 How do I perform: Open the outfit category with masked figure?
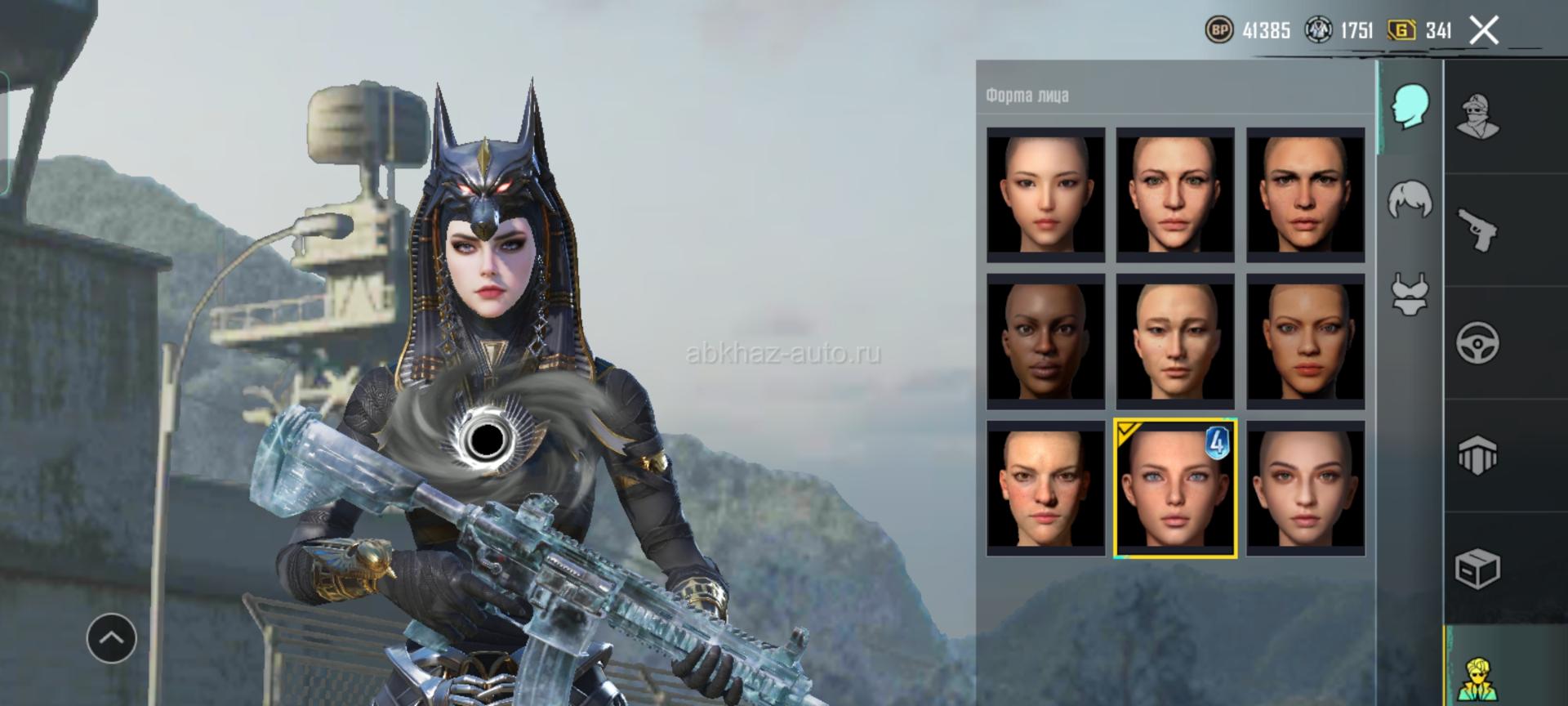(1477, 117)
